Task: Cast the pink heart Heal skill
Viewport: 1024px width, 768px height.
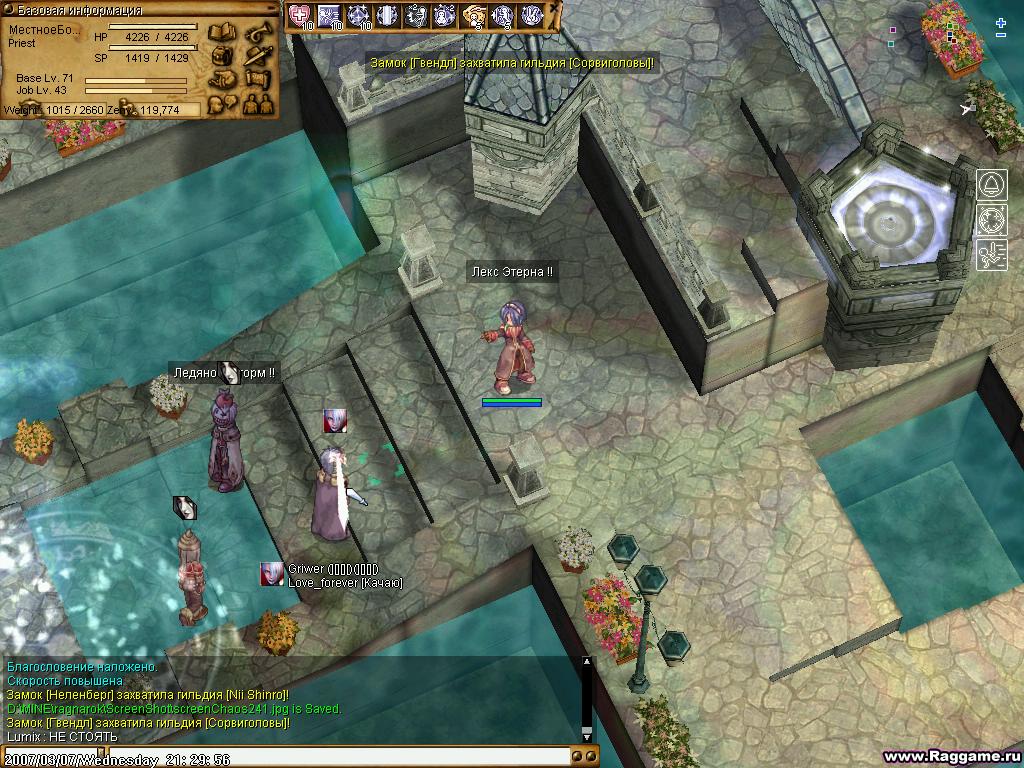Action: [x=300, y=15]
